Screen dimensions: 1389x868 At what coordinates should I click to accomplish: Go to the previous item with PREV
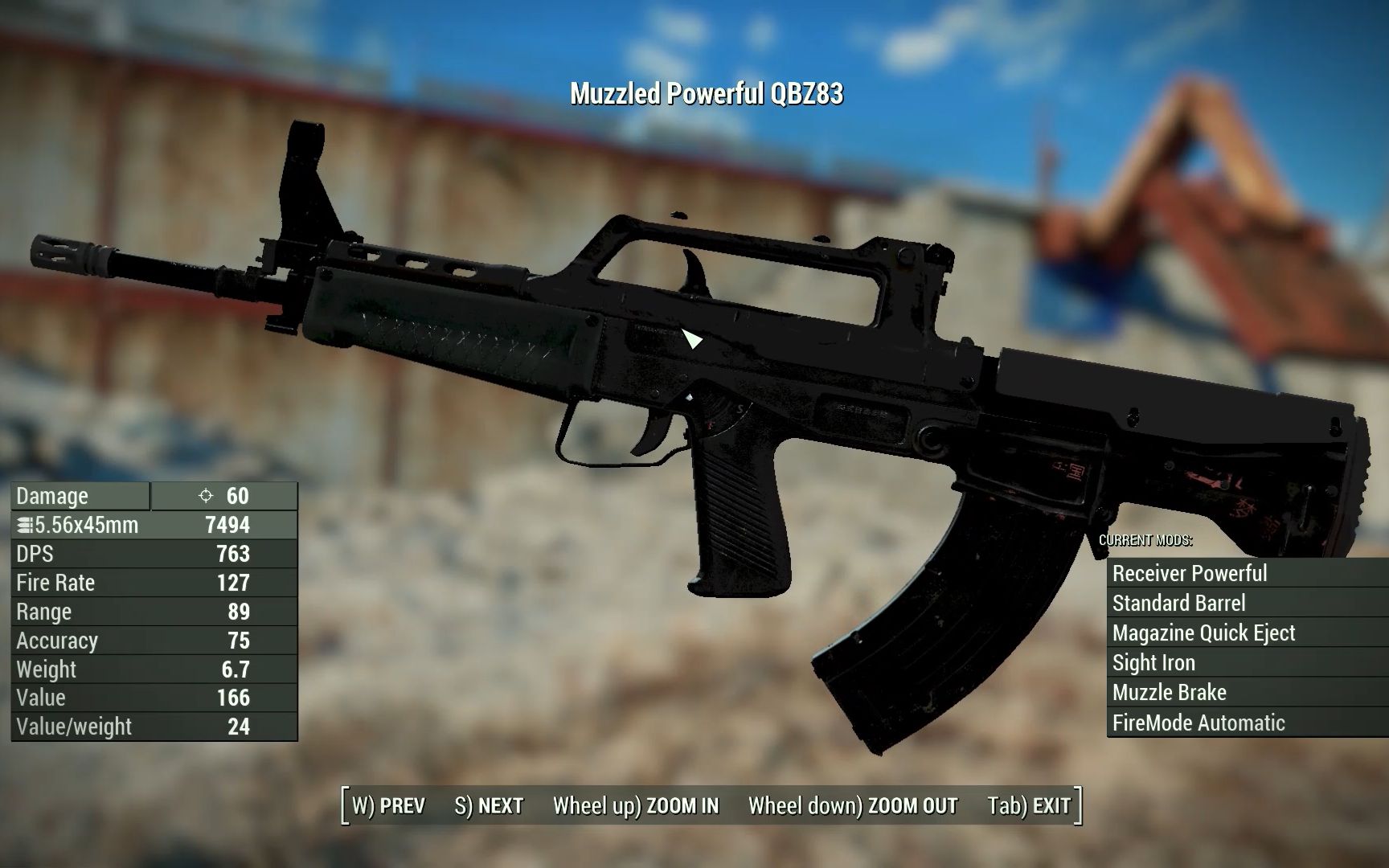[389, 805]
